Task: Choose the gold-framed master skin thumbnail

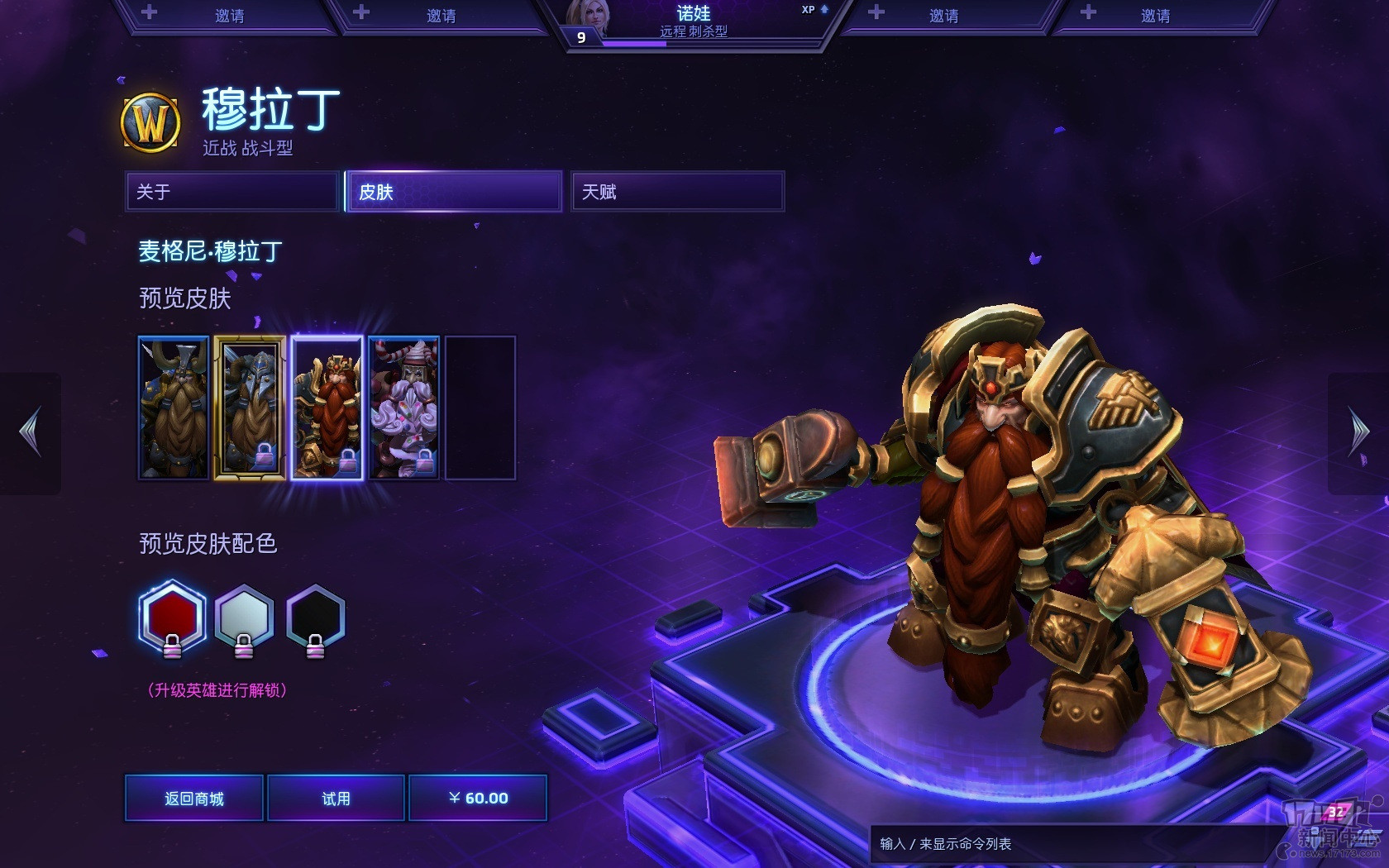Action: point(250,408)
